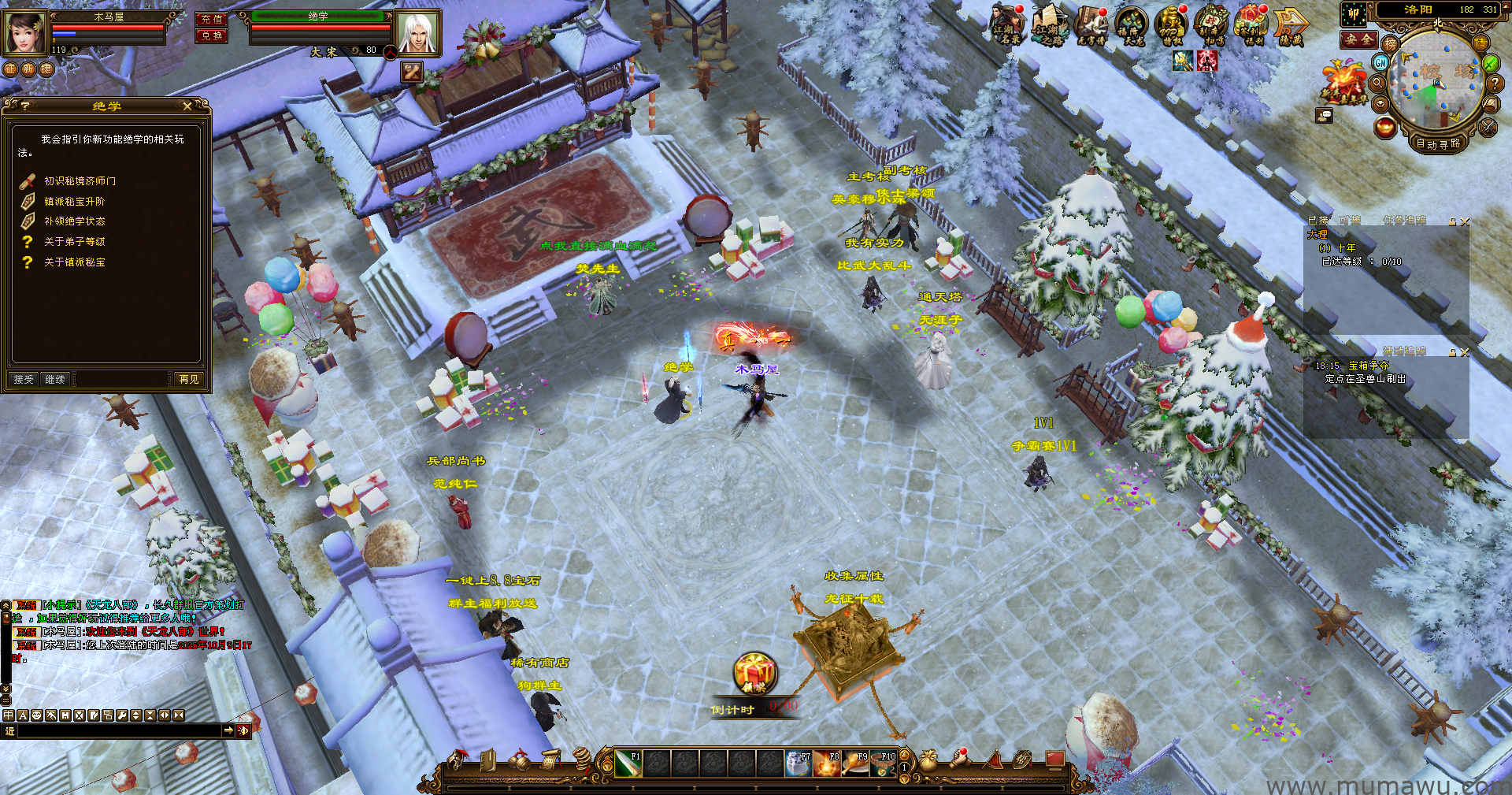Select the 镇派秘宝升阶 option
Image resolution: width=1512 pixels, height=795 pixels.
click(74, 202)
